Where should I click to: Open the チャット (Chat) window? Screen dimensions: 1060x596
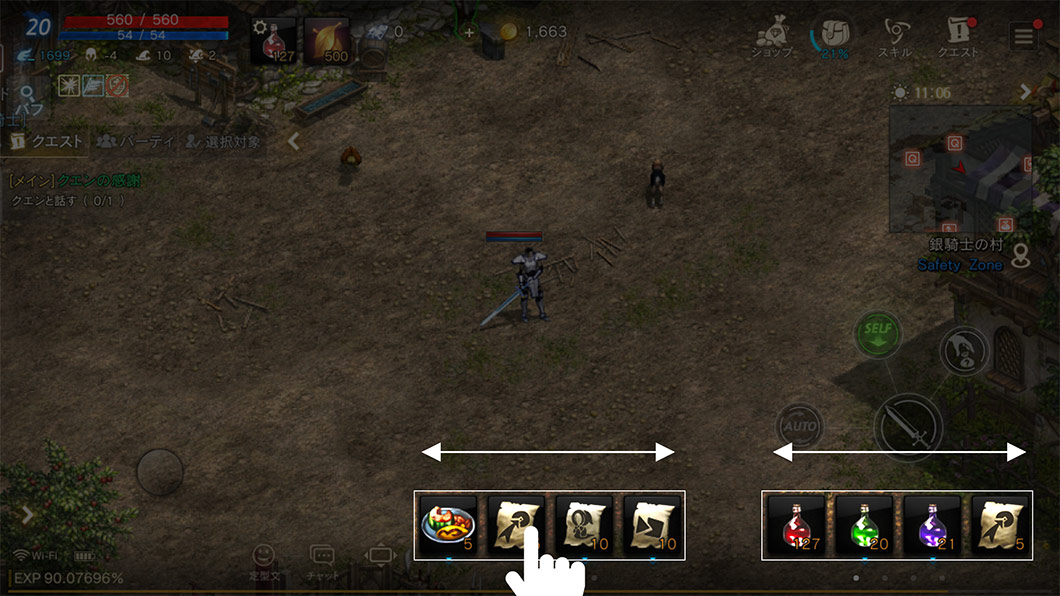[322, 562]
